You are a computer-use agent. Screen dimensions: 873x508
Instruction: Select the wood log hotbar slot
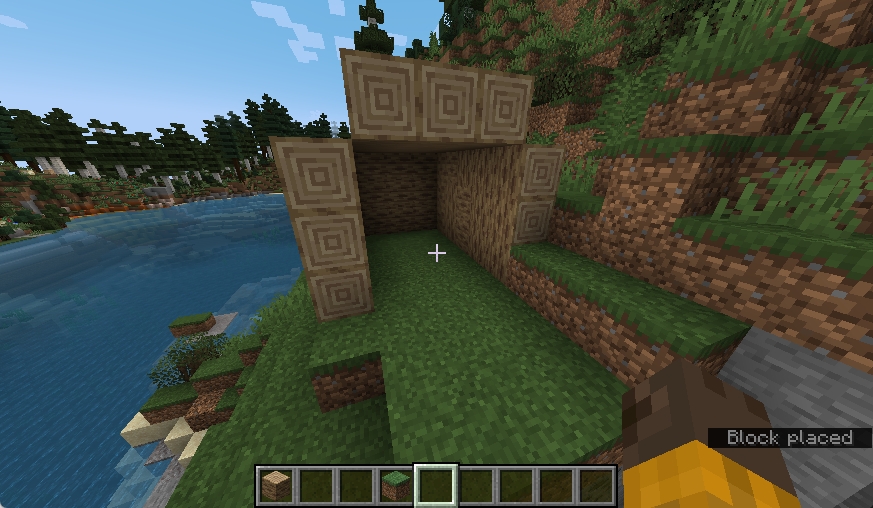tap(276, 486)
